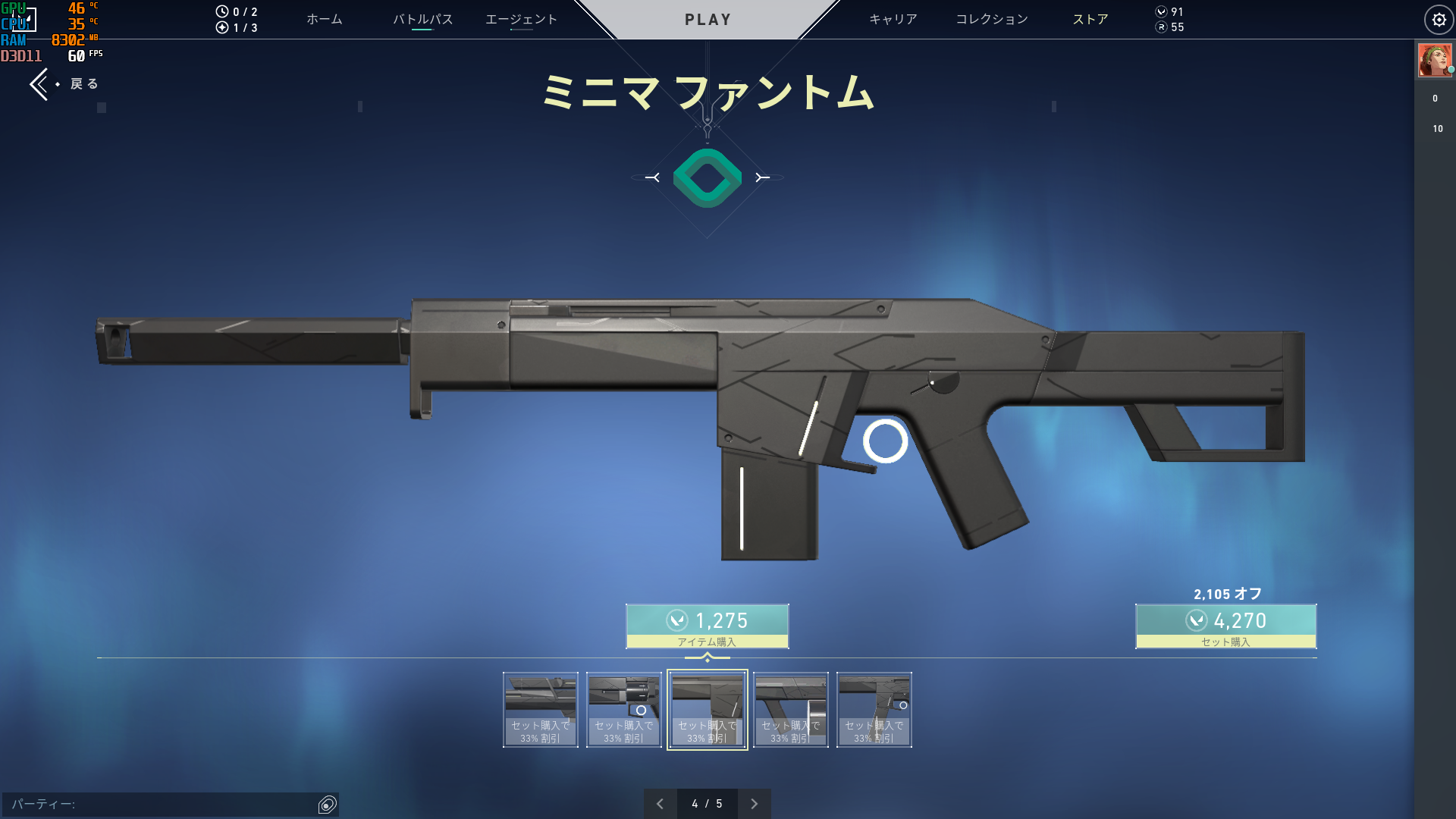Open the ストア menu item
This screenshot has width=1456, height=819.
pos(1090,19)
